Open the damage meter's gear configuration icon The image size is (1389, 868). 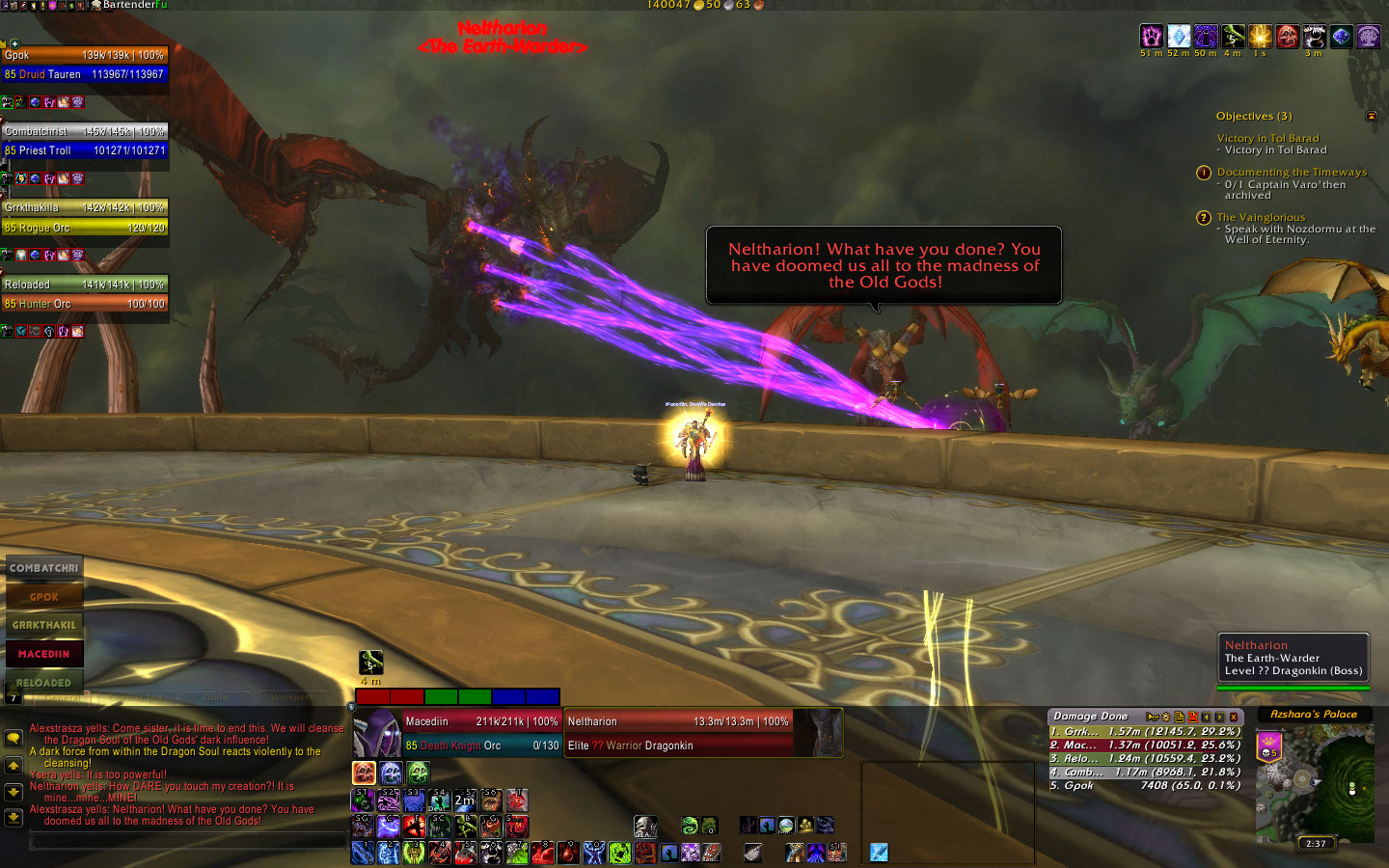(x=1165, y=717)
